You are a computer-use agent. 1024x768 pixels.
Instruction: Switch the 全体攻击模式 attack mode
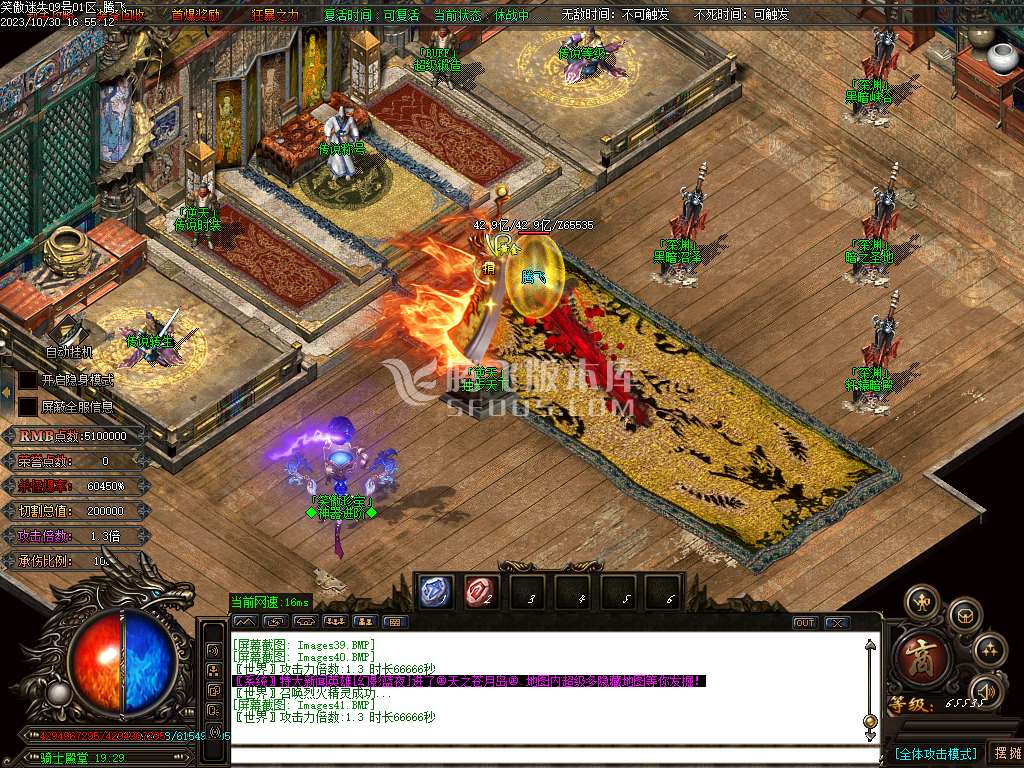[935, 753]
